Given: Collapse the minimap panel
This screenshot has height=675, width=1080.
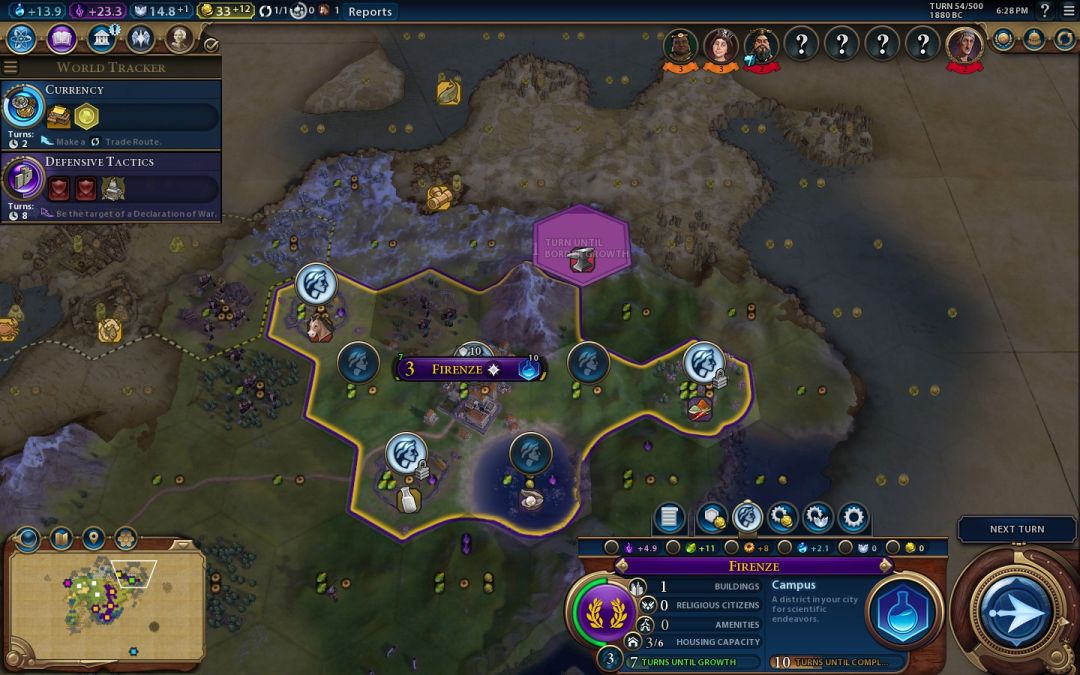Looking at the screenshot, I should 28,539.
